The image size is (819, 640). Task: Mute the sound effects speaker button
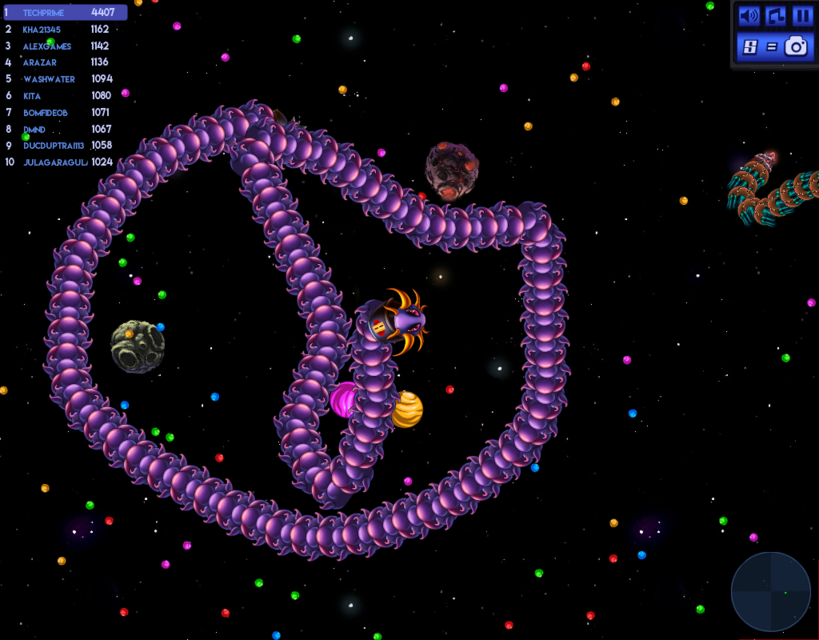coord(749,16)
